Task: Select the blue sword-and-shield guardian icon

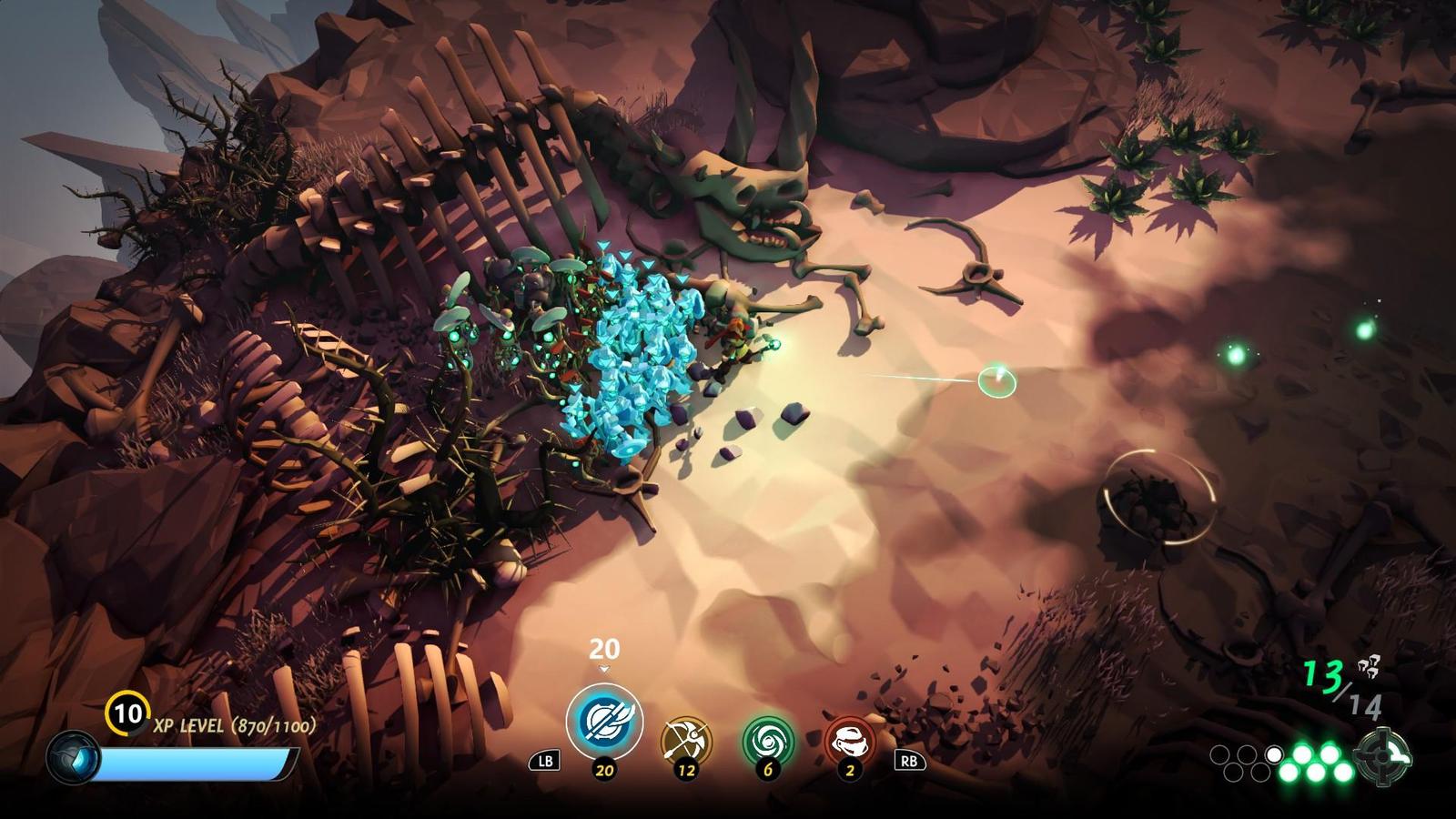Action: click(x=604, y=721)
